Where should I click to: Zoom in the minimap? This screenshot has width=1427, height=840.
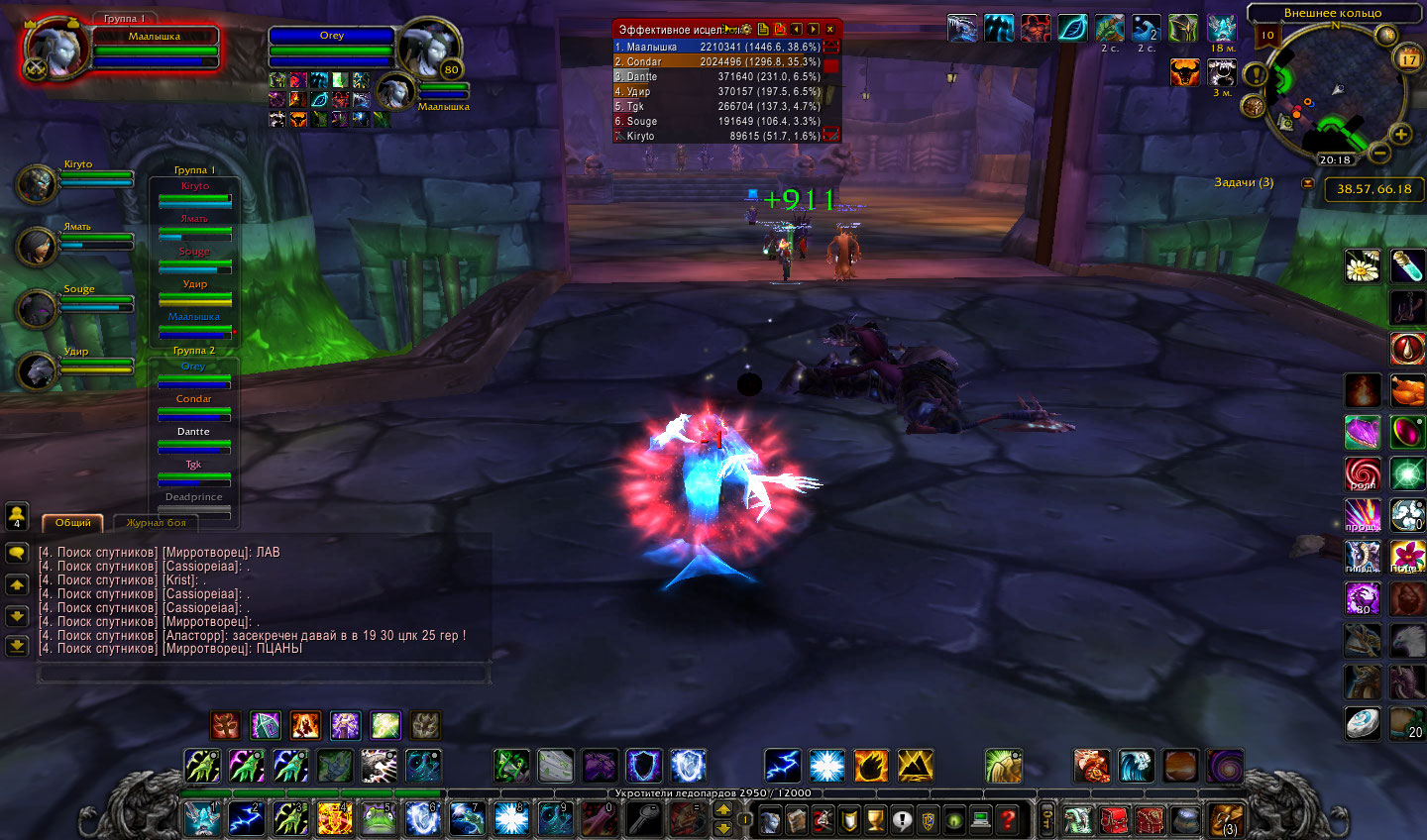click(x=1400, y=134)
